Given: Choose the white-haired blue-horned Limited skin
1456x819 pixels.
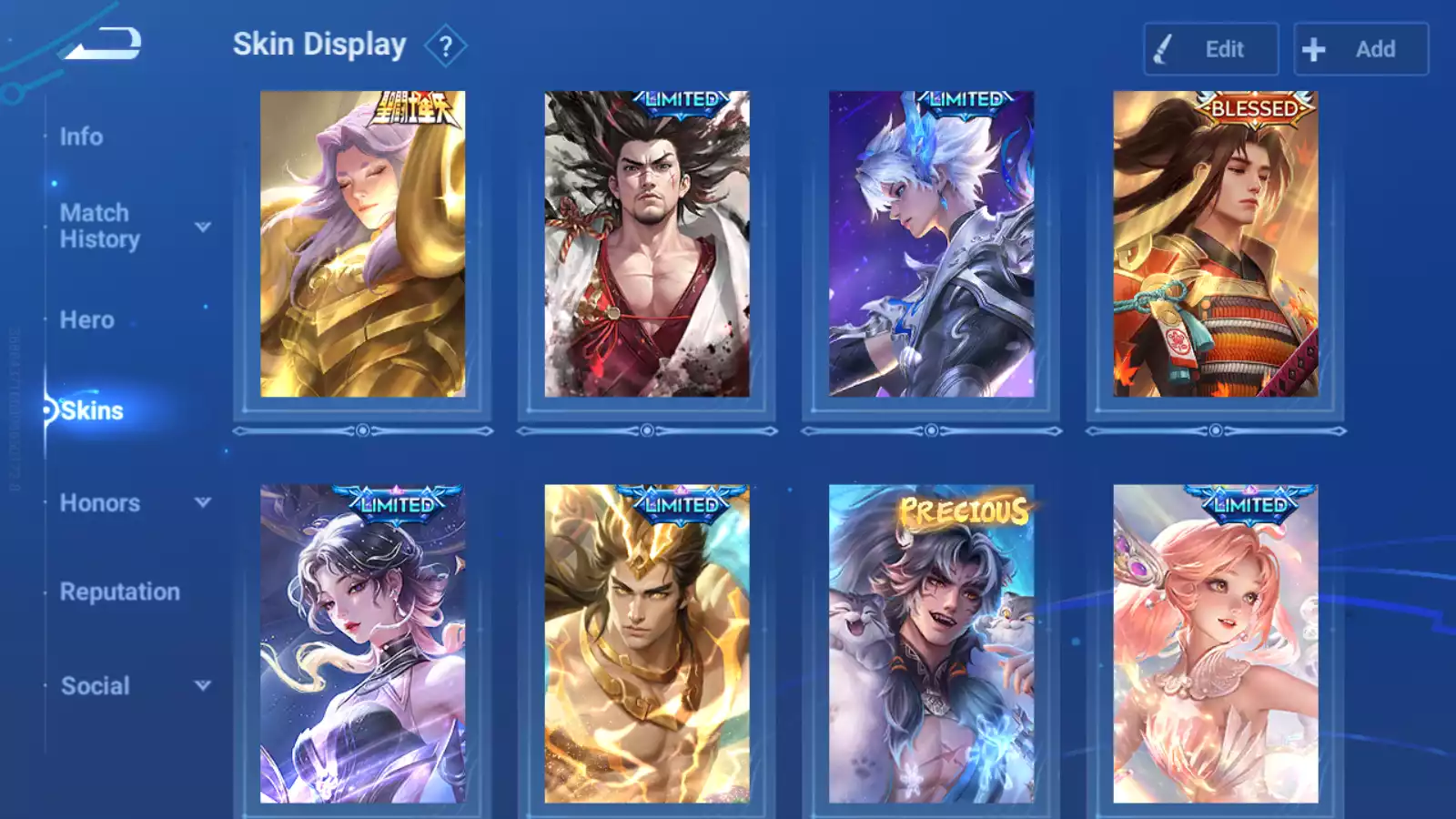Looking at the screenshot, I should (x=931, y=244).
